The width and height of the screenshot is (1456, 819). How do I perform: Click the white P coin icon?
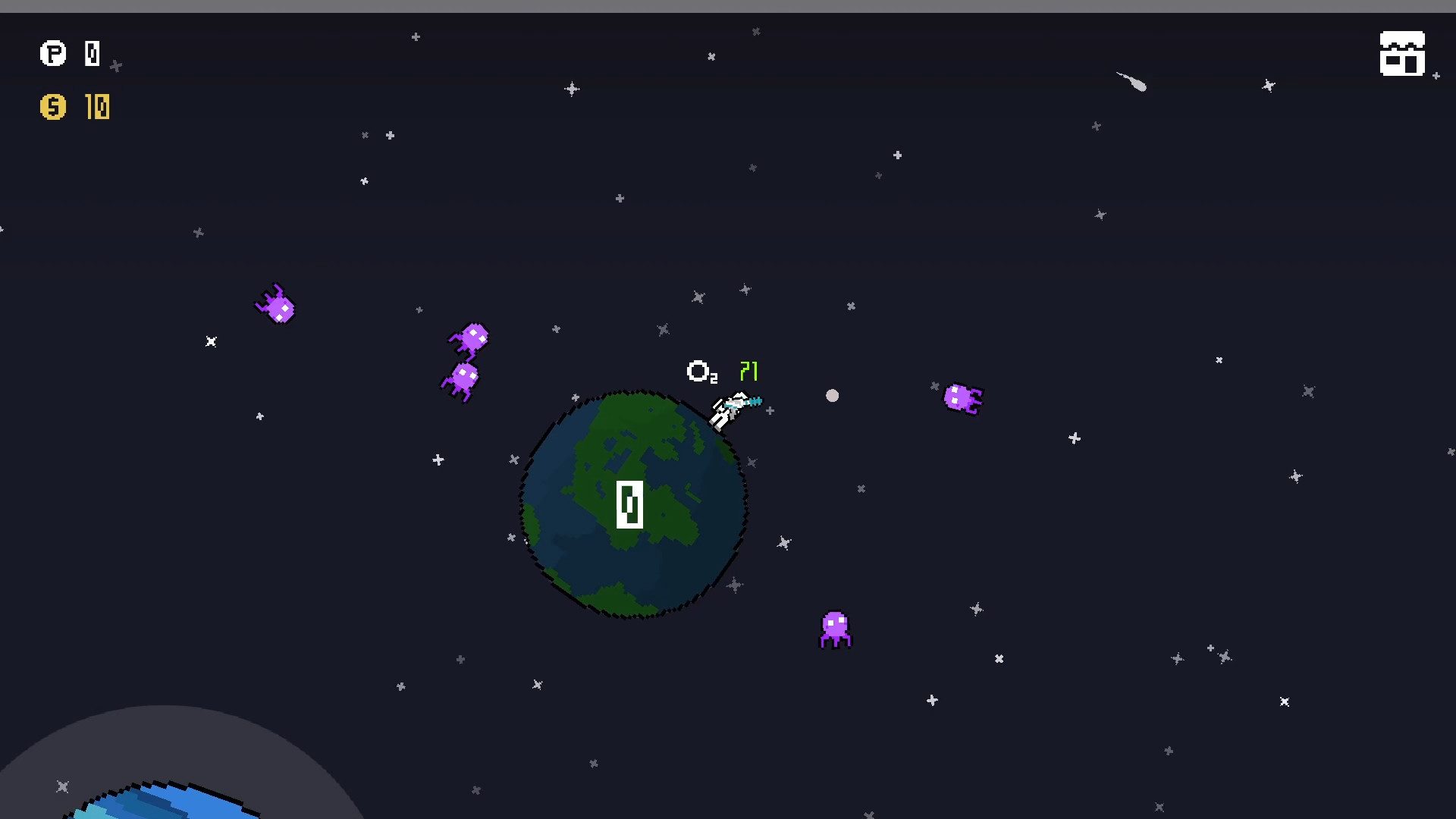(x=52, y=54)
